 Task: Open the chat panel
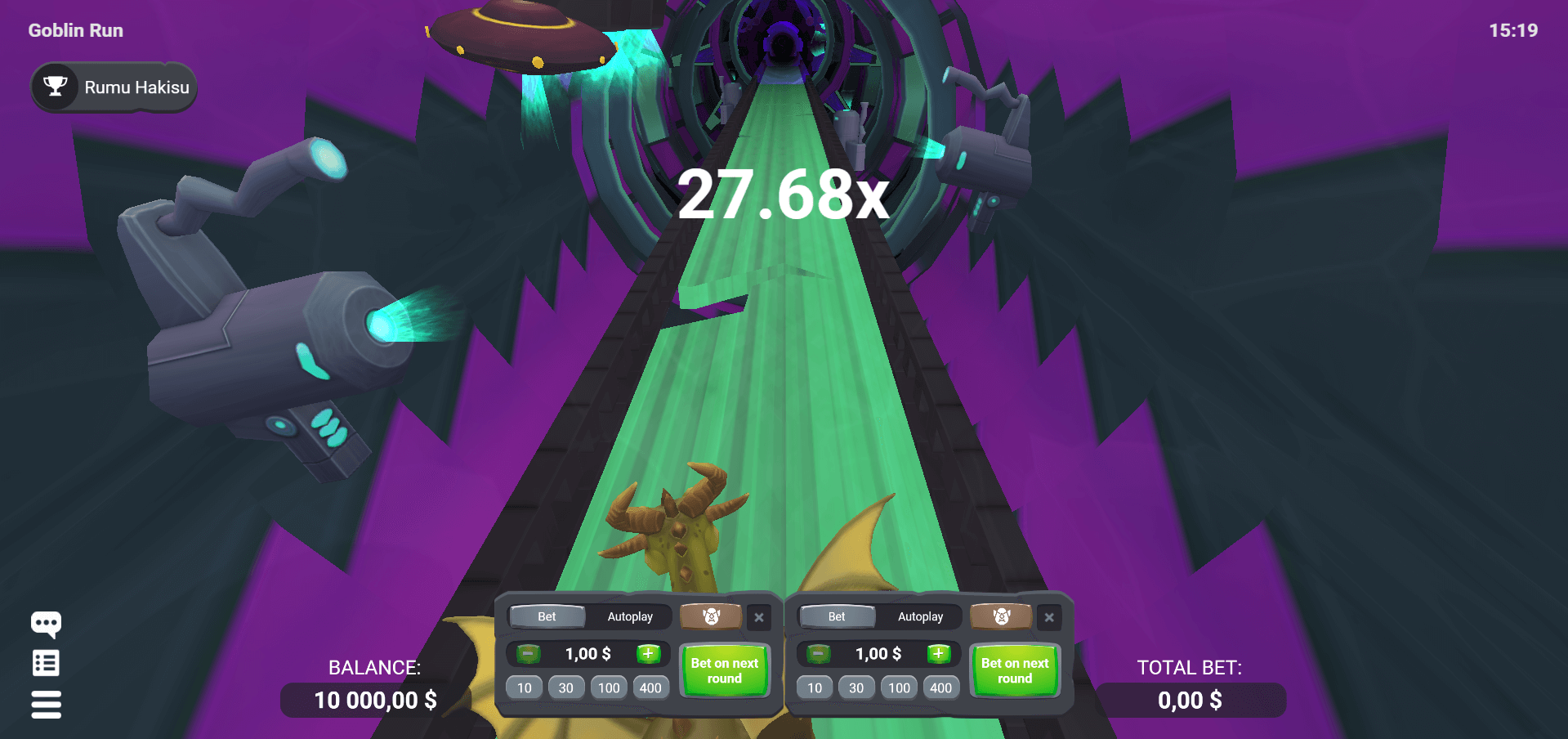46,624
